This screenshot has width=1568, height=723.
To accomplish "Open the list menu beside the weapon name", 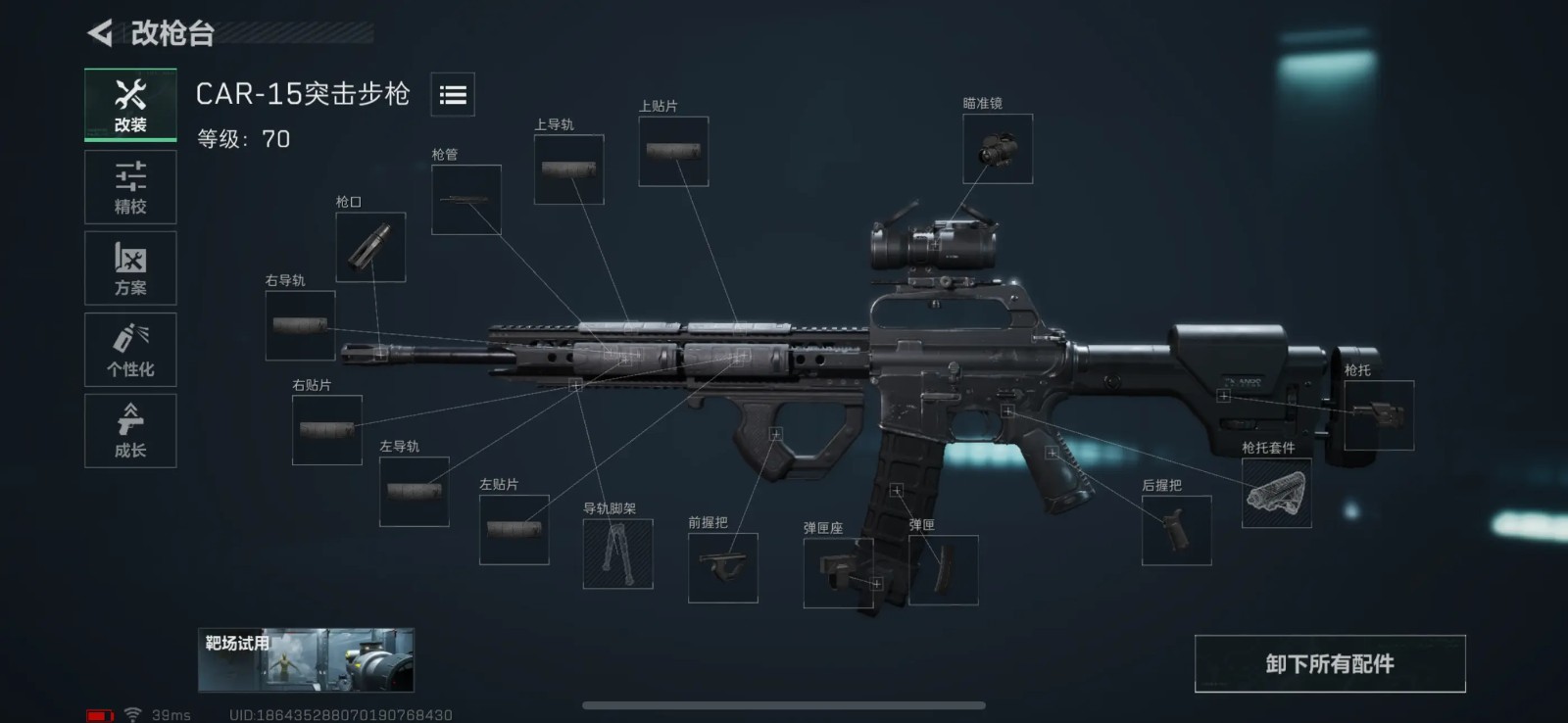I will point(453,95).
